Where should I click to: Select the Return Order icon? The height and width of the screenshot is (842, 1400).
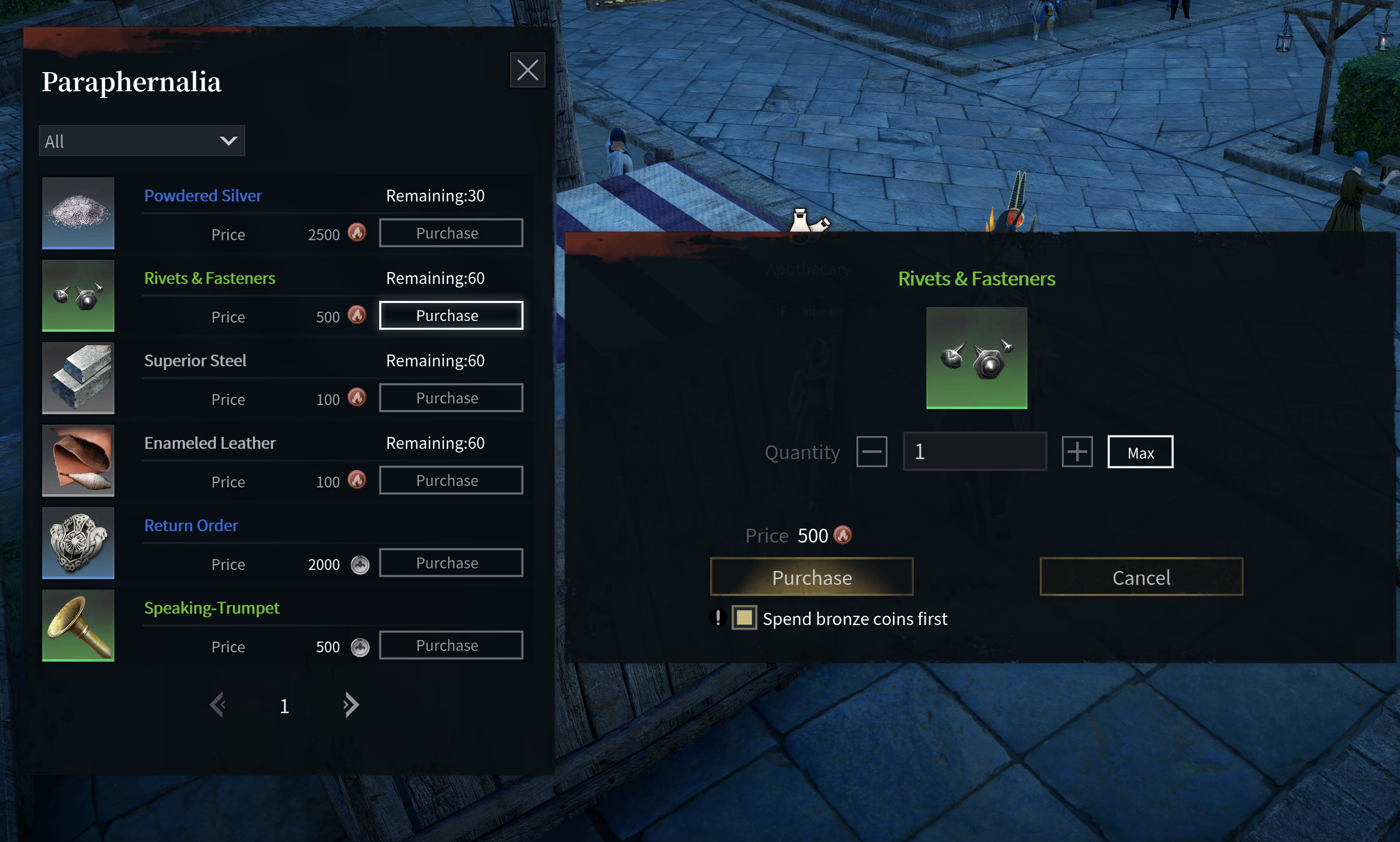(78, 543)
